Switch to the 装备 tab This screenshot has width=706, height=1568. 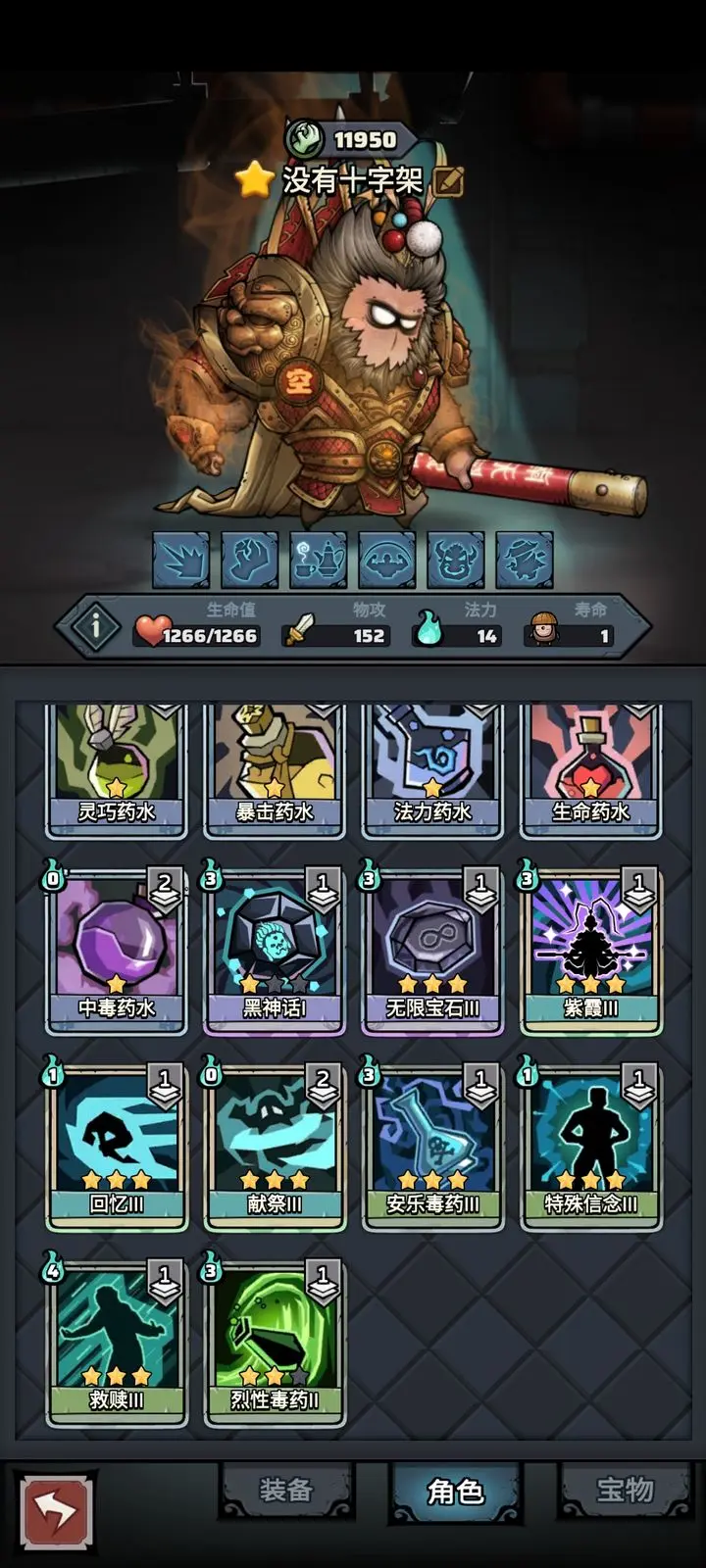pos(285,1491)
